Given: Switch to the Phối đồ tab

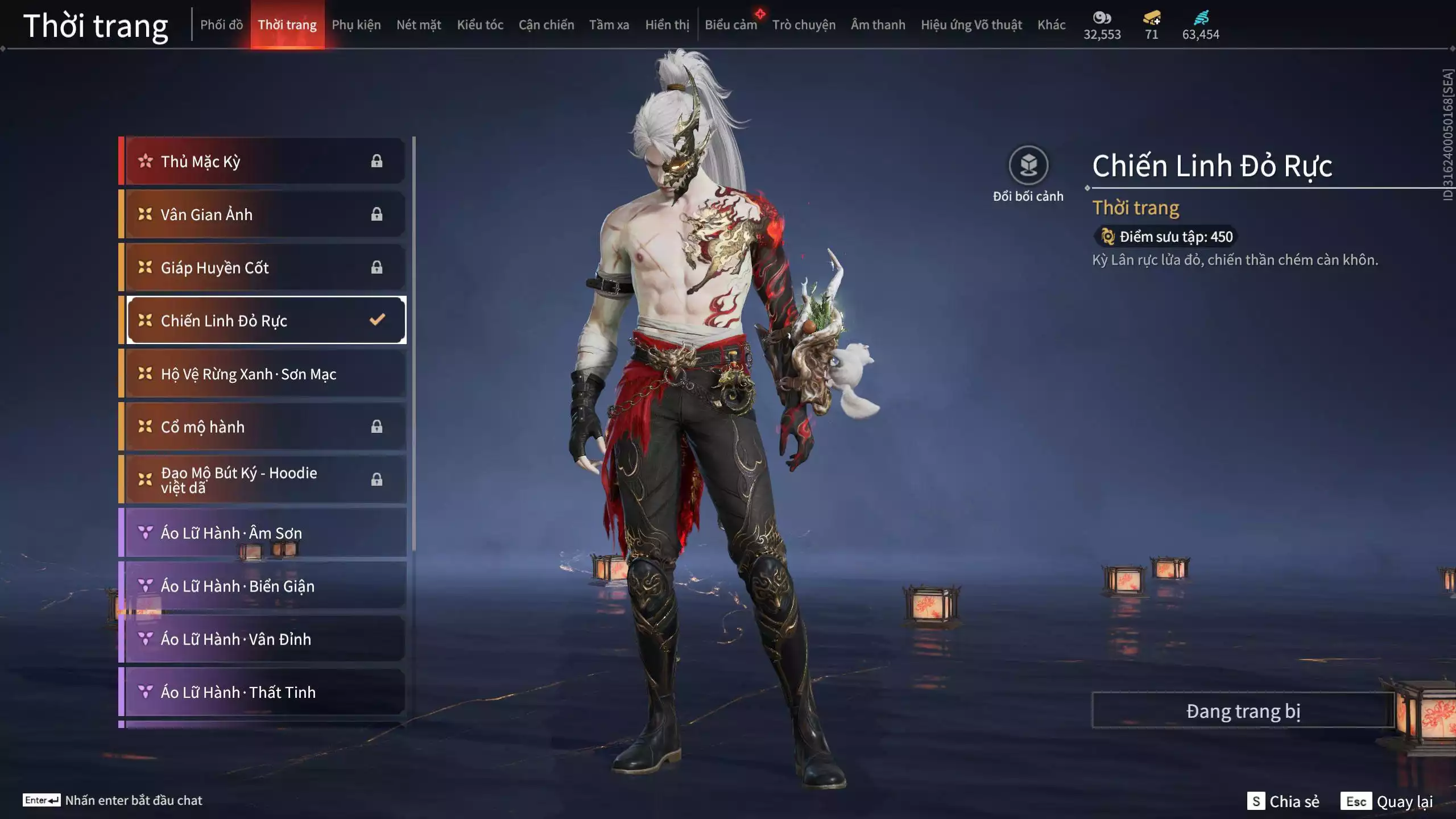Looking at the screenshot, I should (221, 25).
